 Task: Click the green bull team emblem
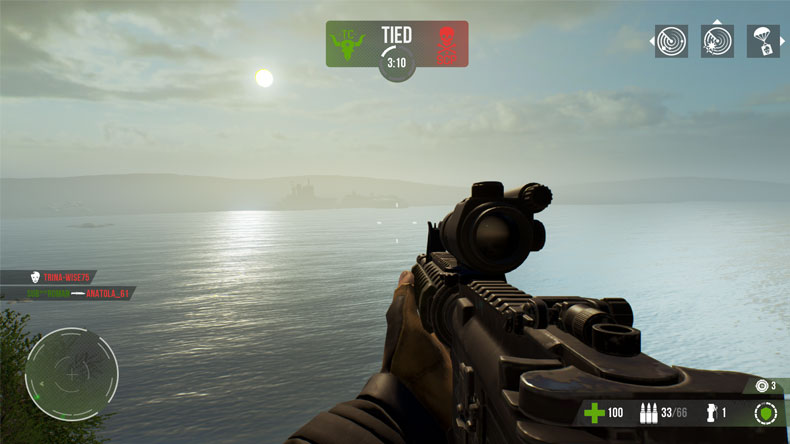349,45
